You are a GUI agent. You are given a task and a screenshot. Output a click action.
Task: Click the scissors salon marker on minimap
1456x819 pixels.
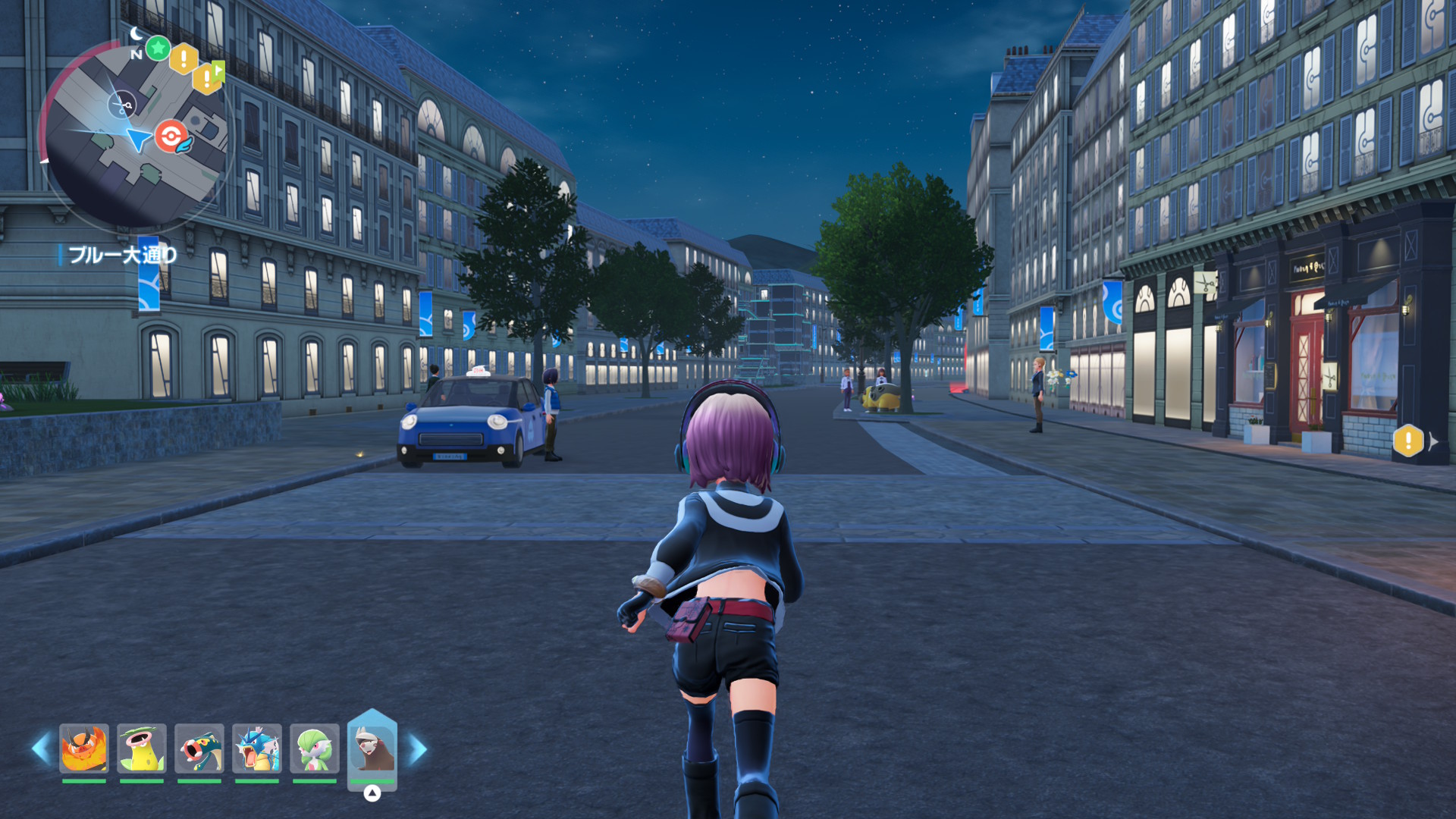(121, 104)
